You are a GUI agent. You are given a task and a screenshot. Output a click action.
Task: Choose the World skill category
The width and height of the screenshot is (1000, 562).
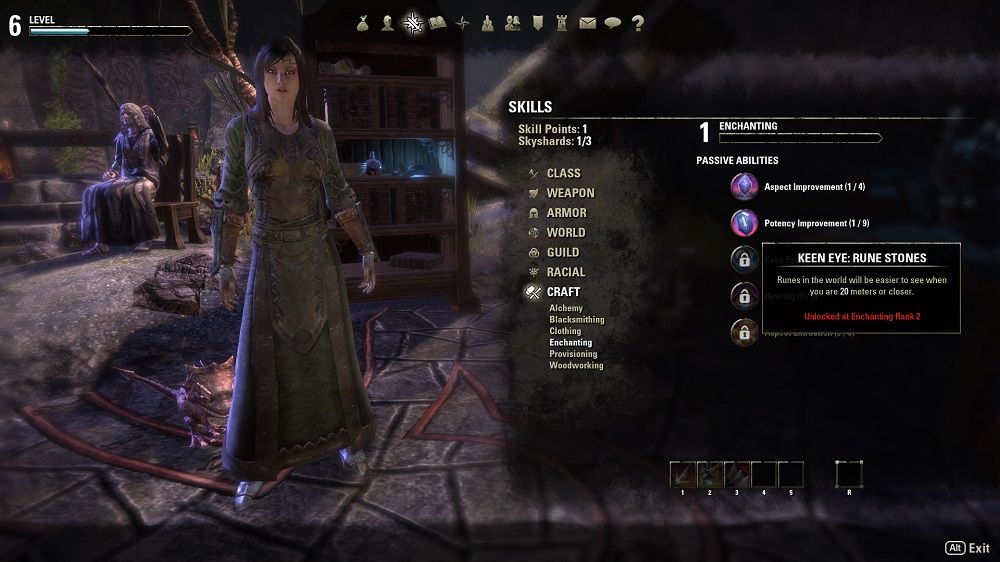click(x=566, y=233)
